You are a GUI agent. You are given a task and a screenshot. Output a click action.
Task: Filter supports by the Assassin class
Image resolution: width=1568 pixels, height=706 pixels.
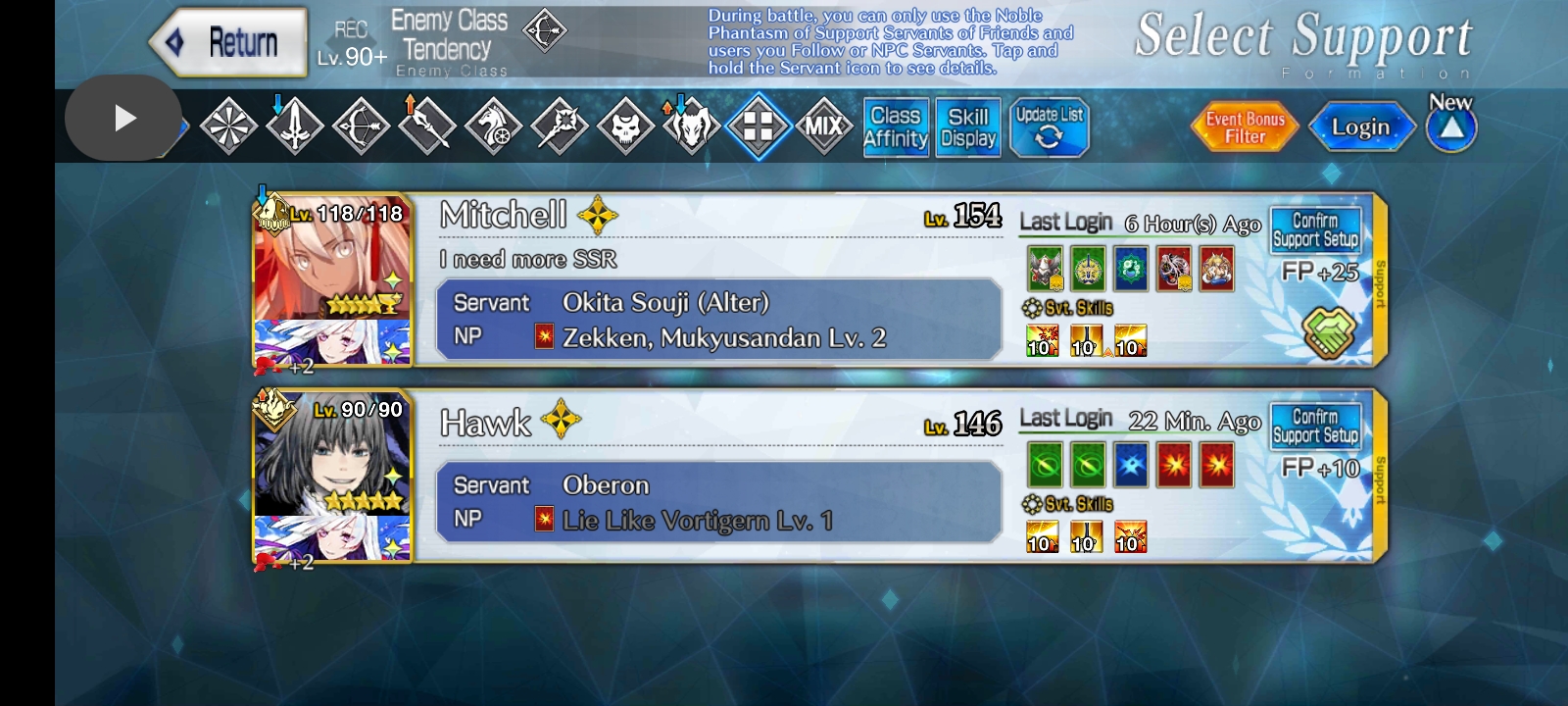click(624, 126)
